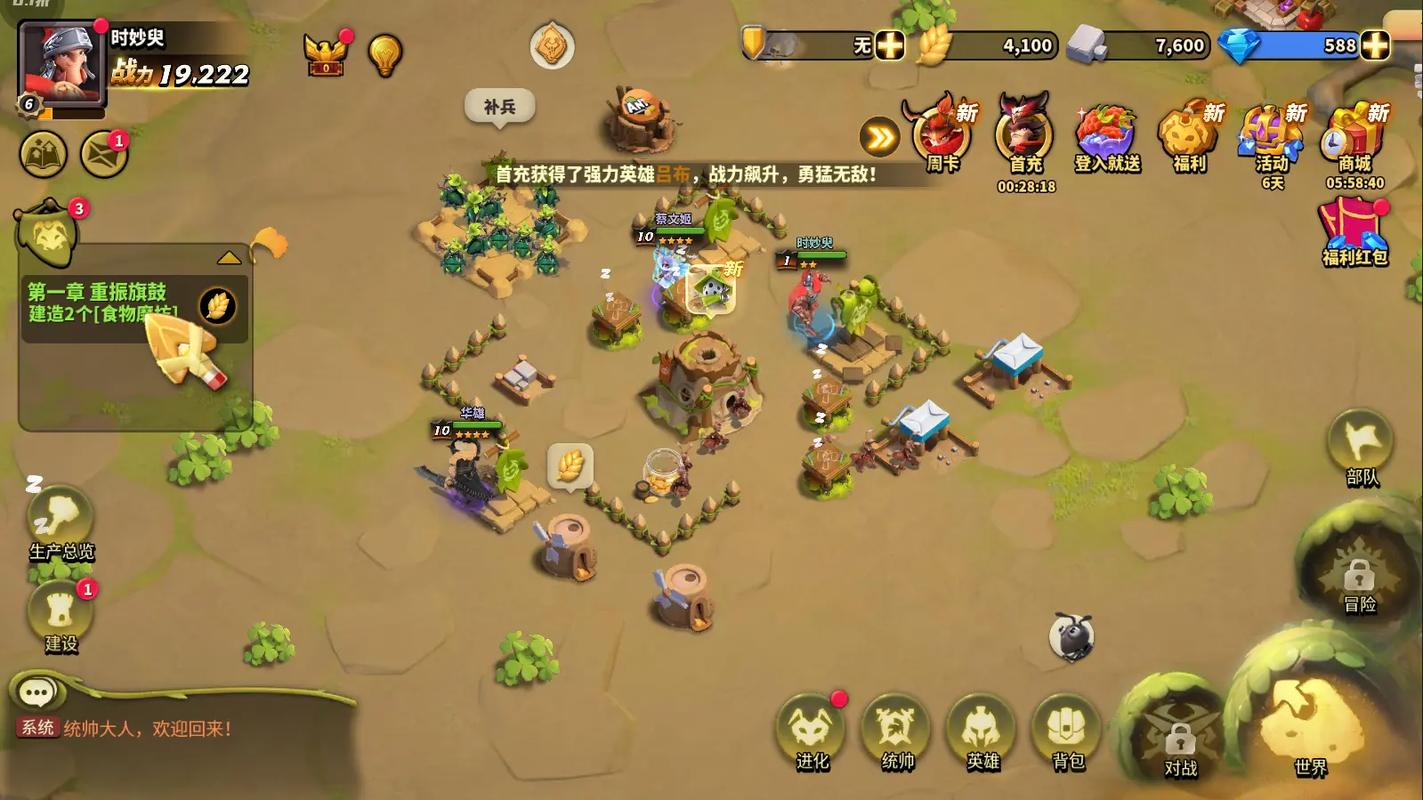Image resolution: width=1423 pixels, height=800 pixels.
Task: Open the 福利 welfare rewards
Action: pyautogui.click(x=1188, y=136)
